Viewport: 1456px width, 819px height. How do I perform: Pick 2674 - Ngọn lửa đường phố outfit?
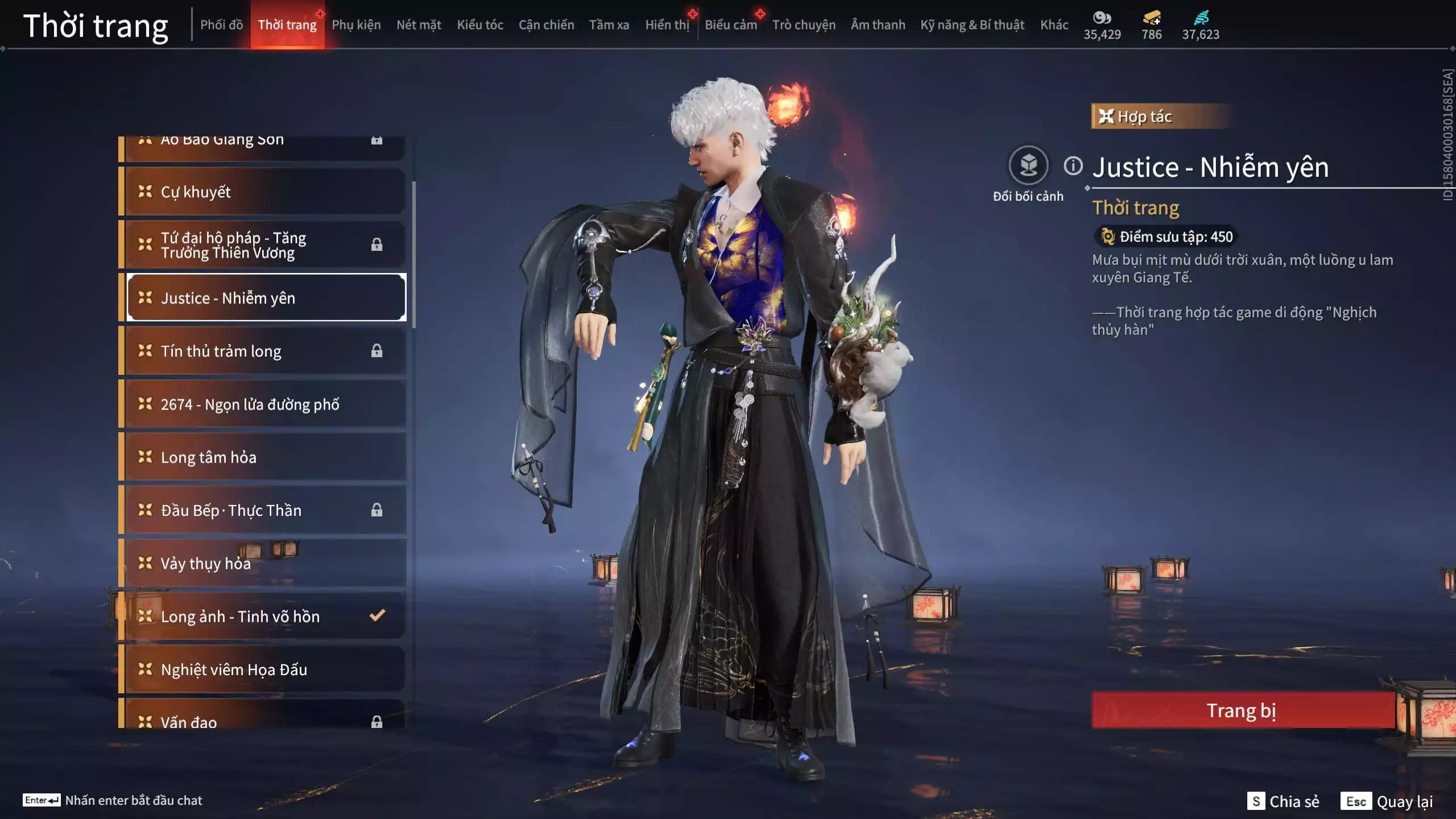(265, 404)
